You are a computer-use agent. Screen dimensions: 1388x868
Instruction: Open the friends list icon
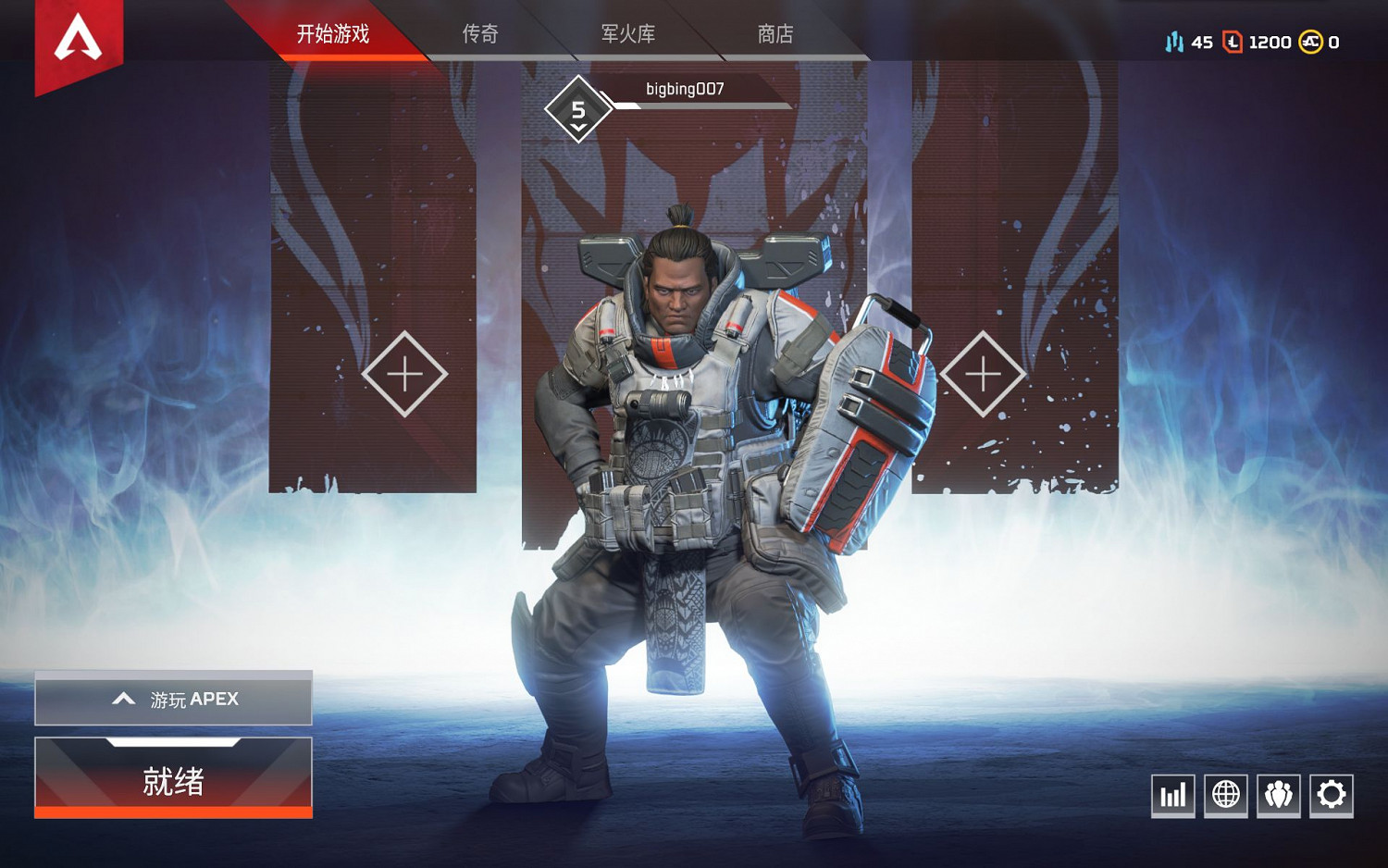coord(1277,794)
